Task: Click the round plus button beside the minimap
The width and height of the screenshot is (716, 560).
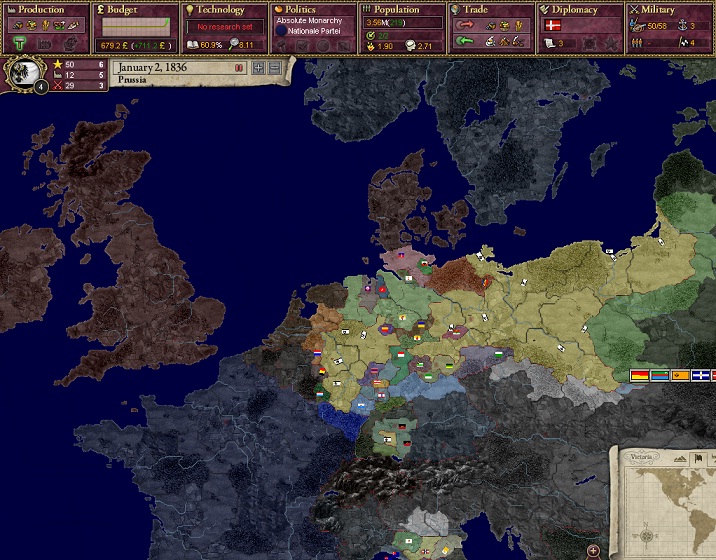Action: pos(594,550)
